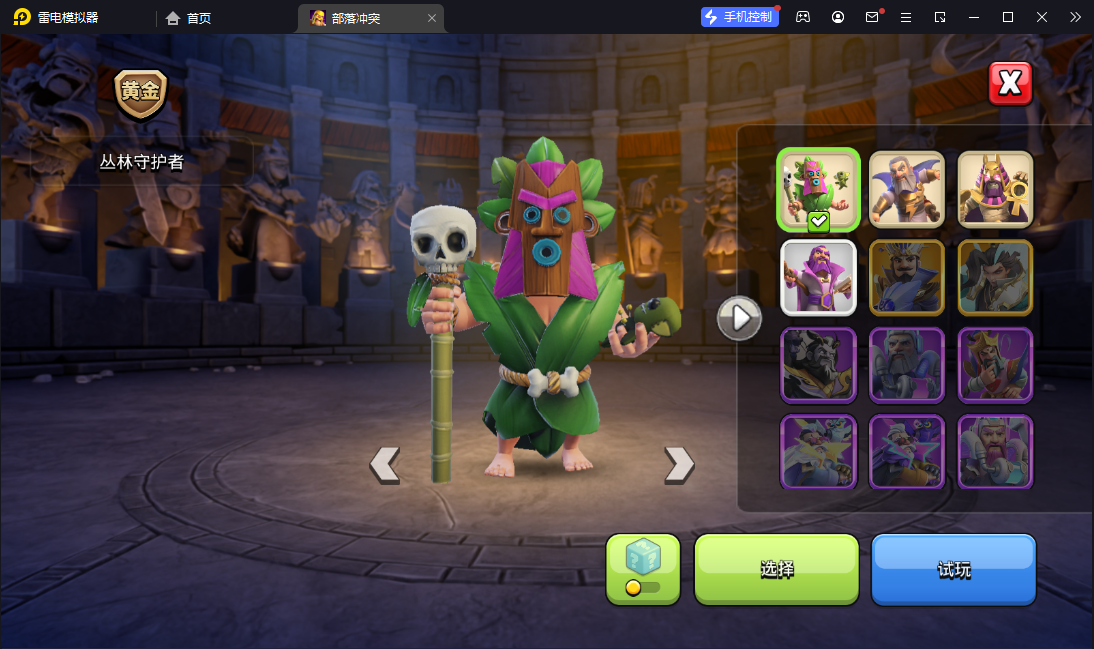This screenshot has width=1094, height=649.
Task: Open the 手机控制 phone control option
Action: (740, 17)
